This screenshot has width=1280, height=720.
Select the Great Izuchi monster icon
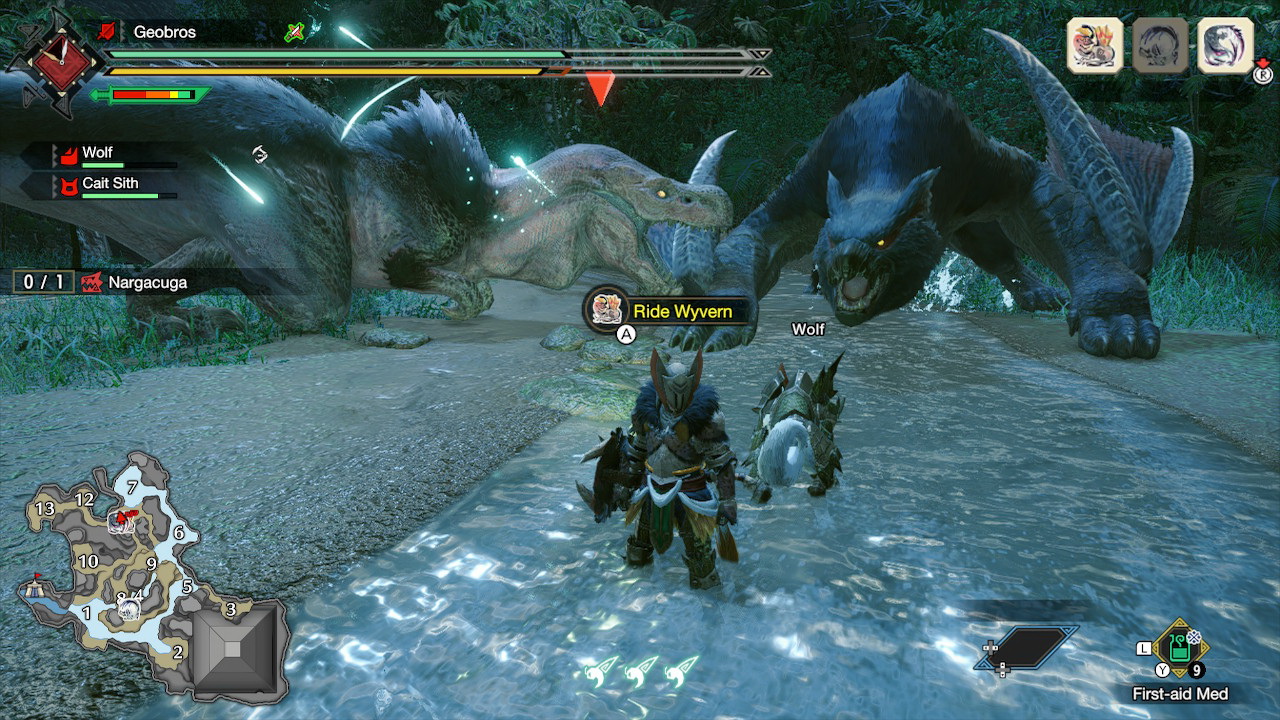point(1095,46)
